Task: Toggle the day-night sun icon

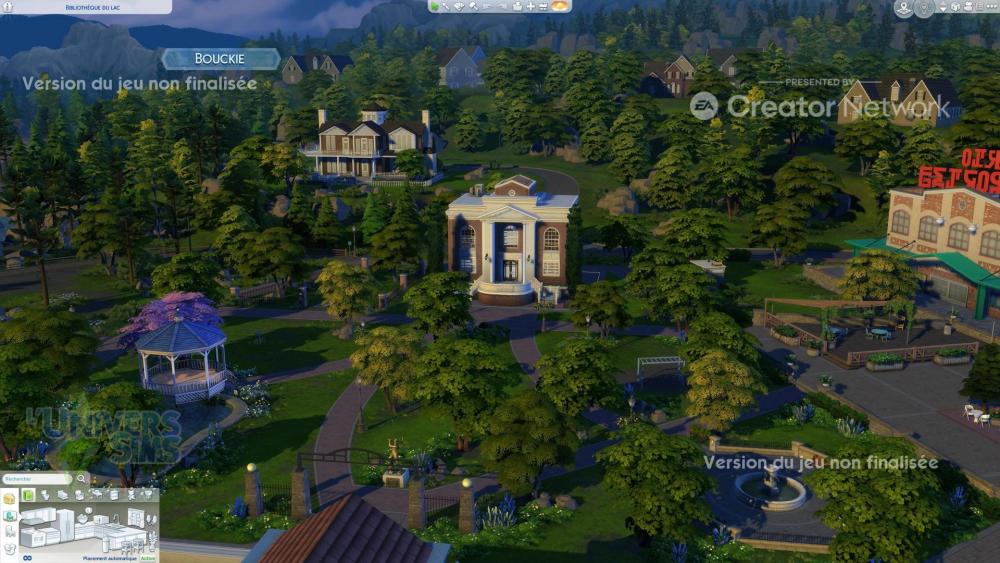Action: tap(560, 7)
